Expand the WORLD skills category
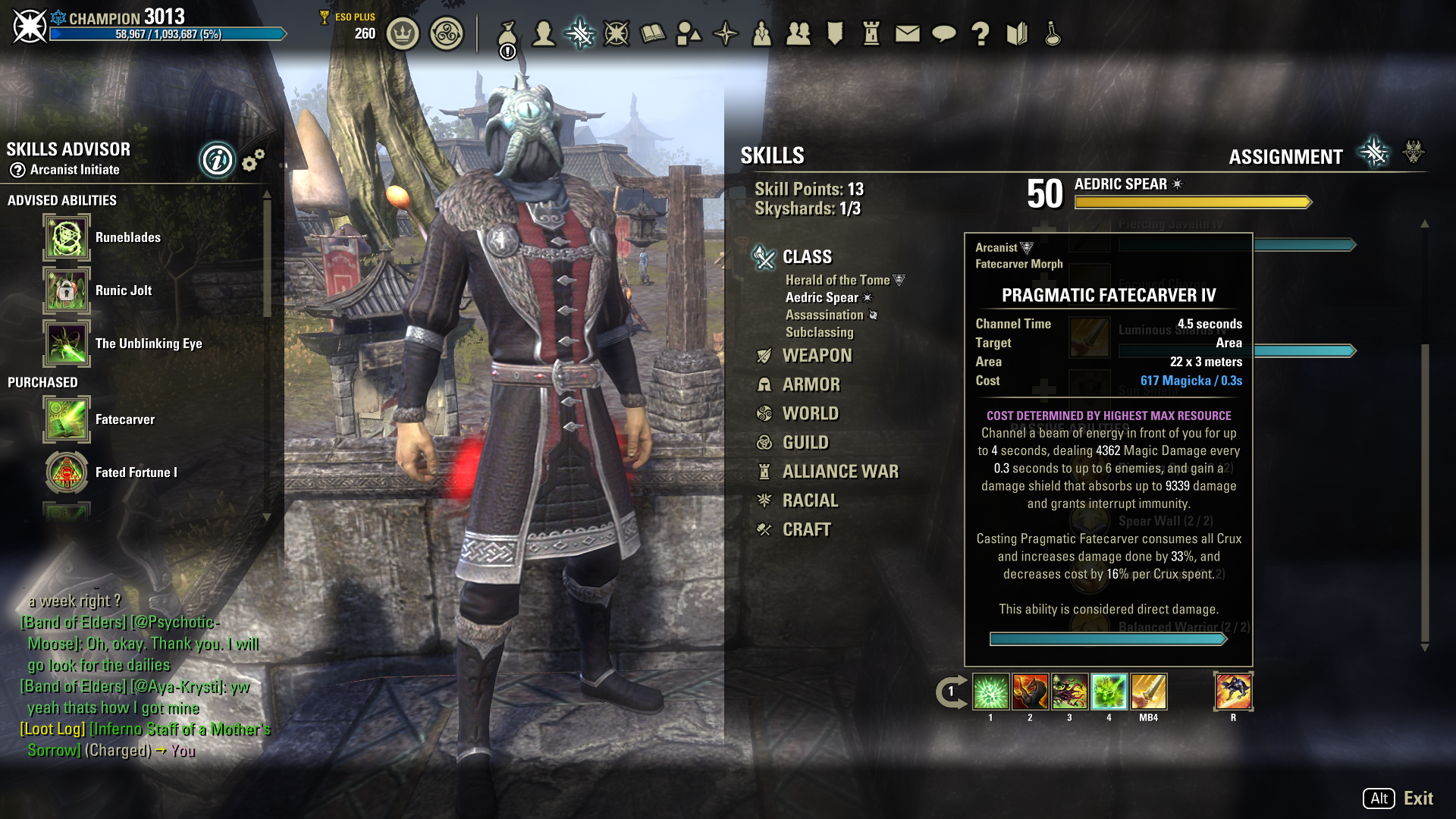Screen dimensions: 1456x819 point(810,413)
